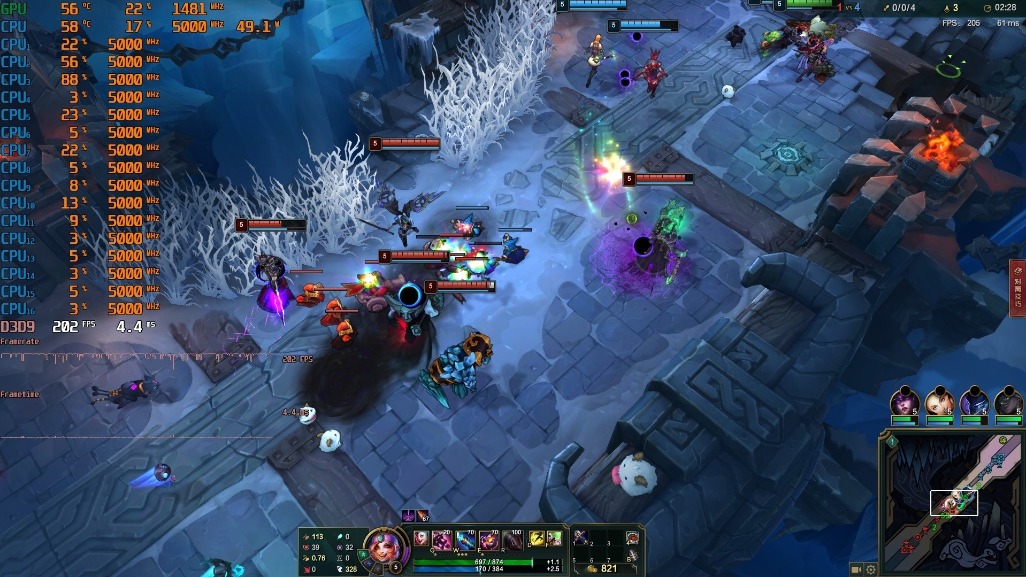
Task: Activate the recall button
Action: point(632,556)
